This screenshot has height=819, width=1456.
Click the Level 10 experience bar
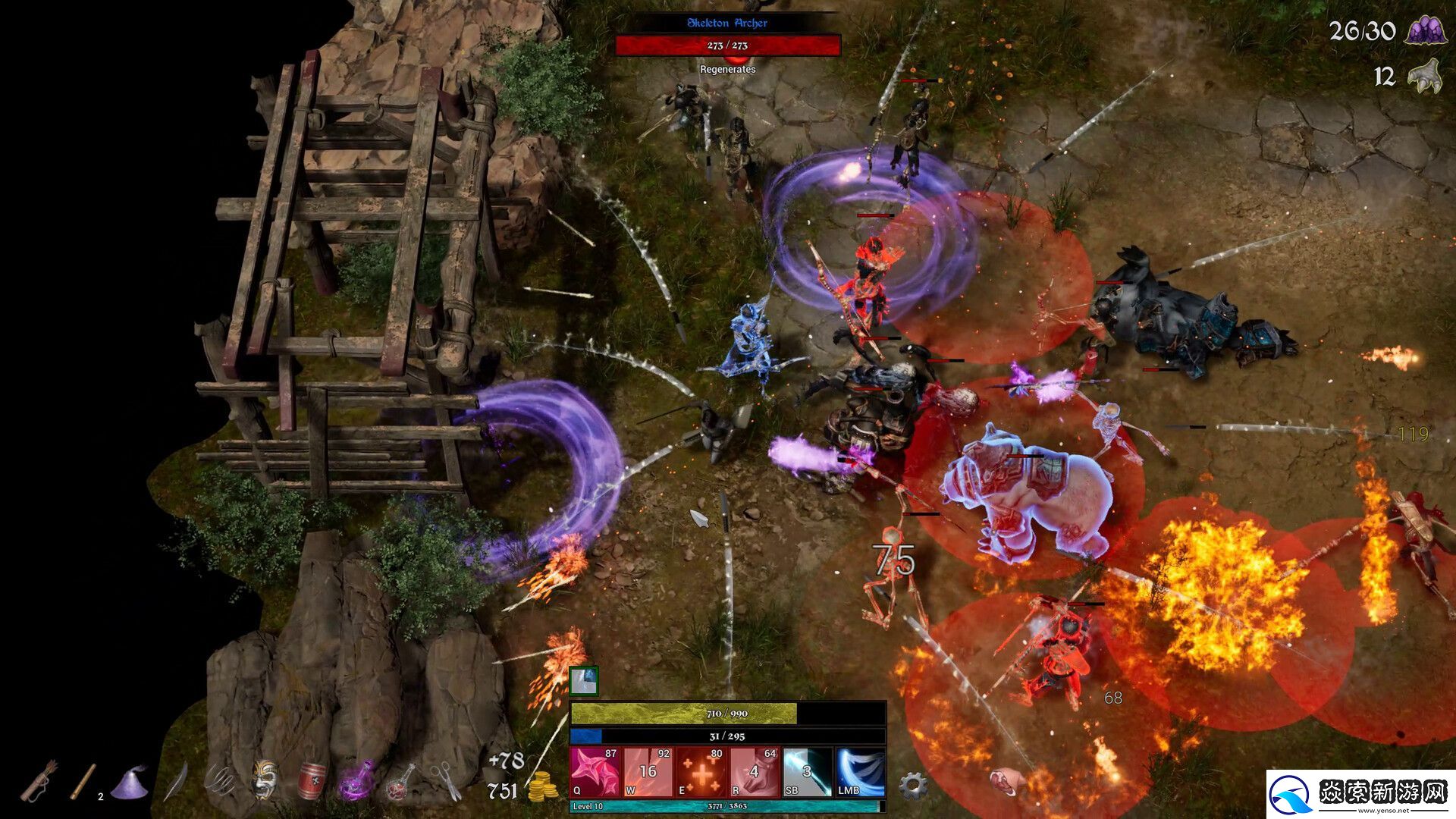click(720, 809)
